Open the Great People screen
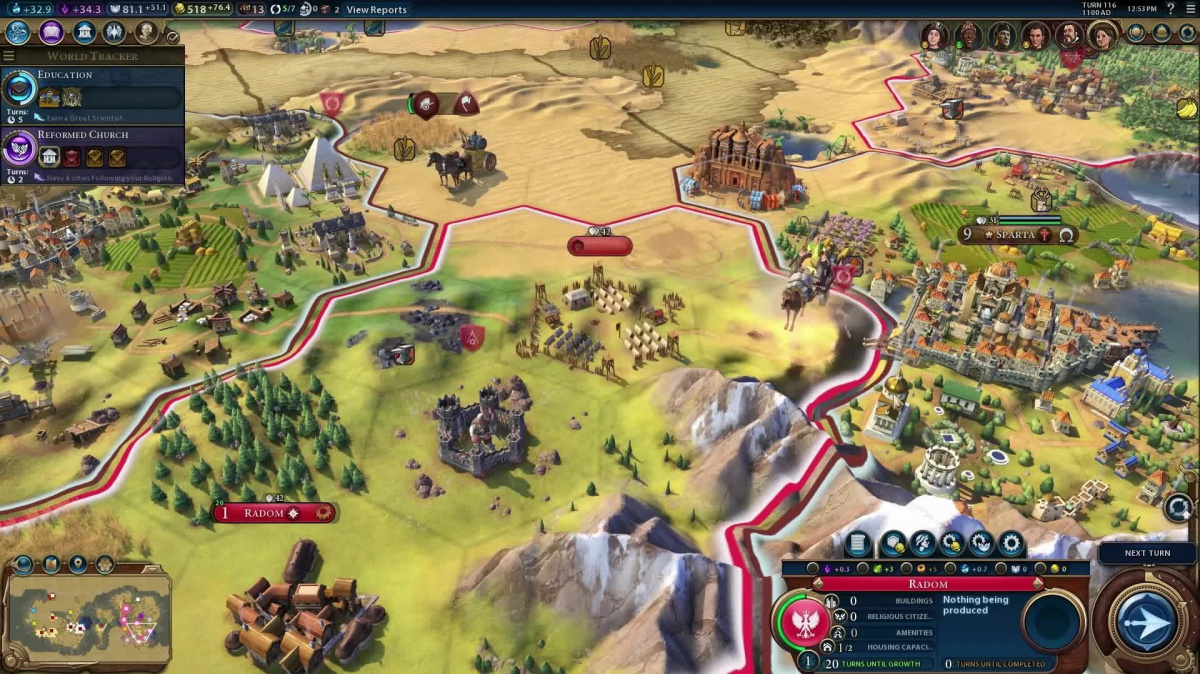 pos(147,32)
